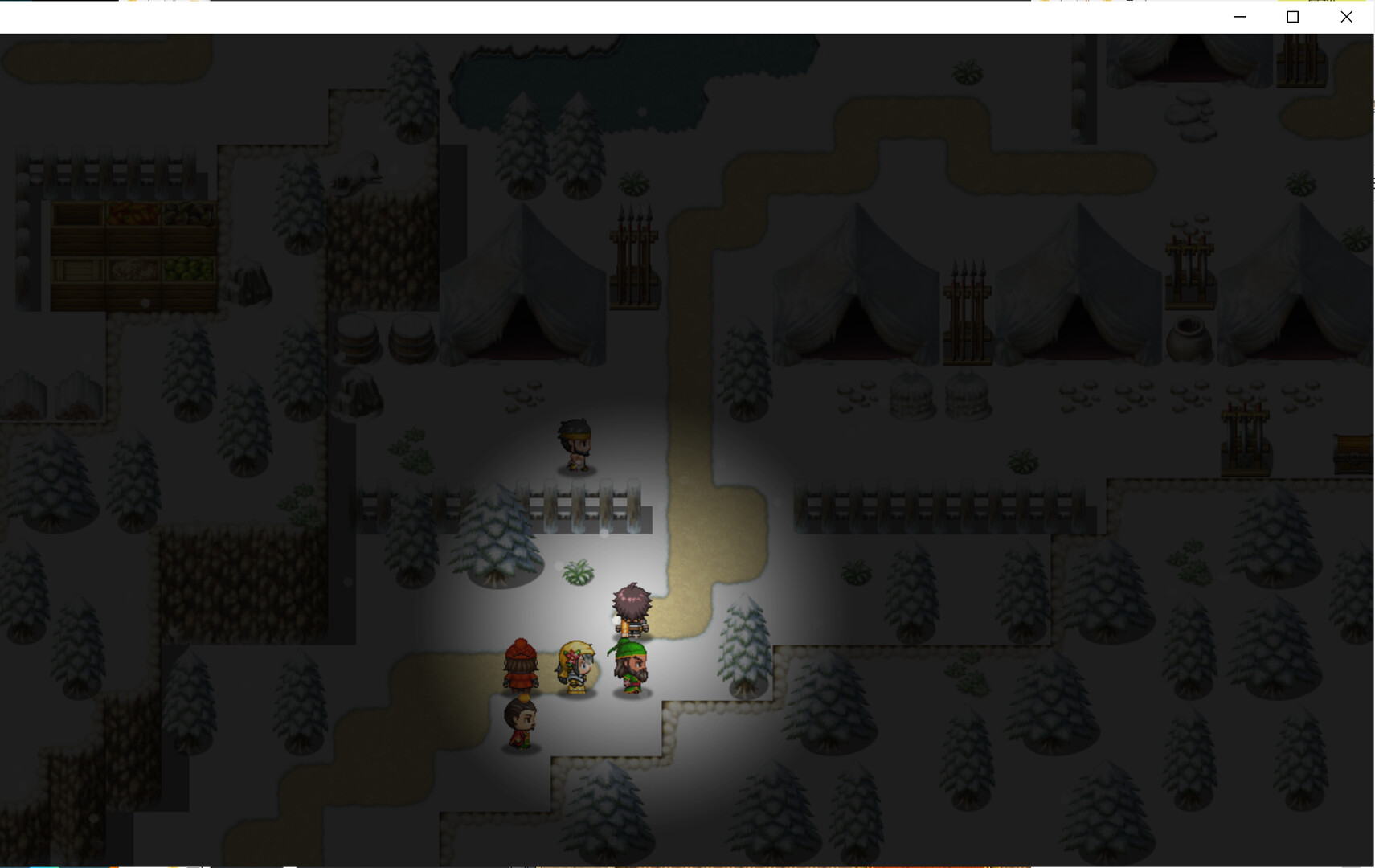
Task: Close the game window
Action: point(1346,17)
